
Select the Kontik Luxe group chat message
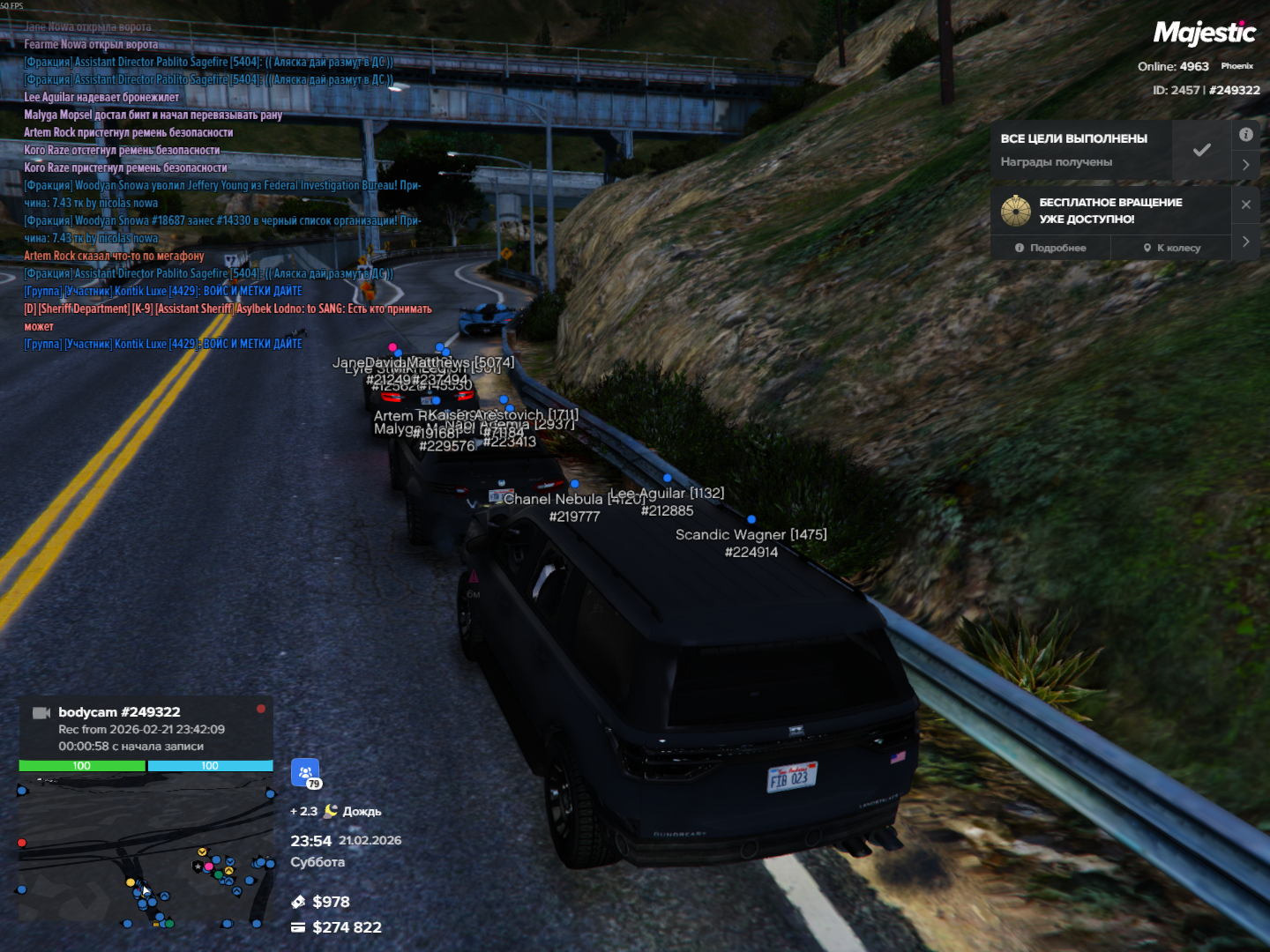pos(163,291)
